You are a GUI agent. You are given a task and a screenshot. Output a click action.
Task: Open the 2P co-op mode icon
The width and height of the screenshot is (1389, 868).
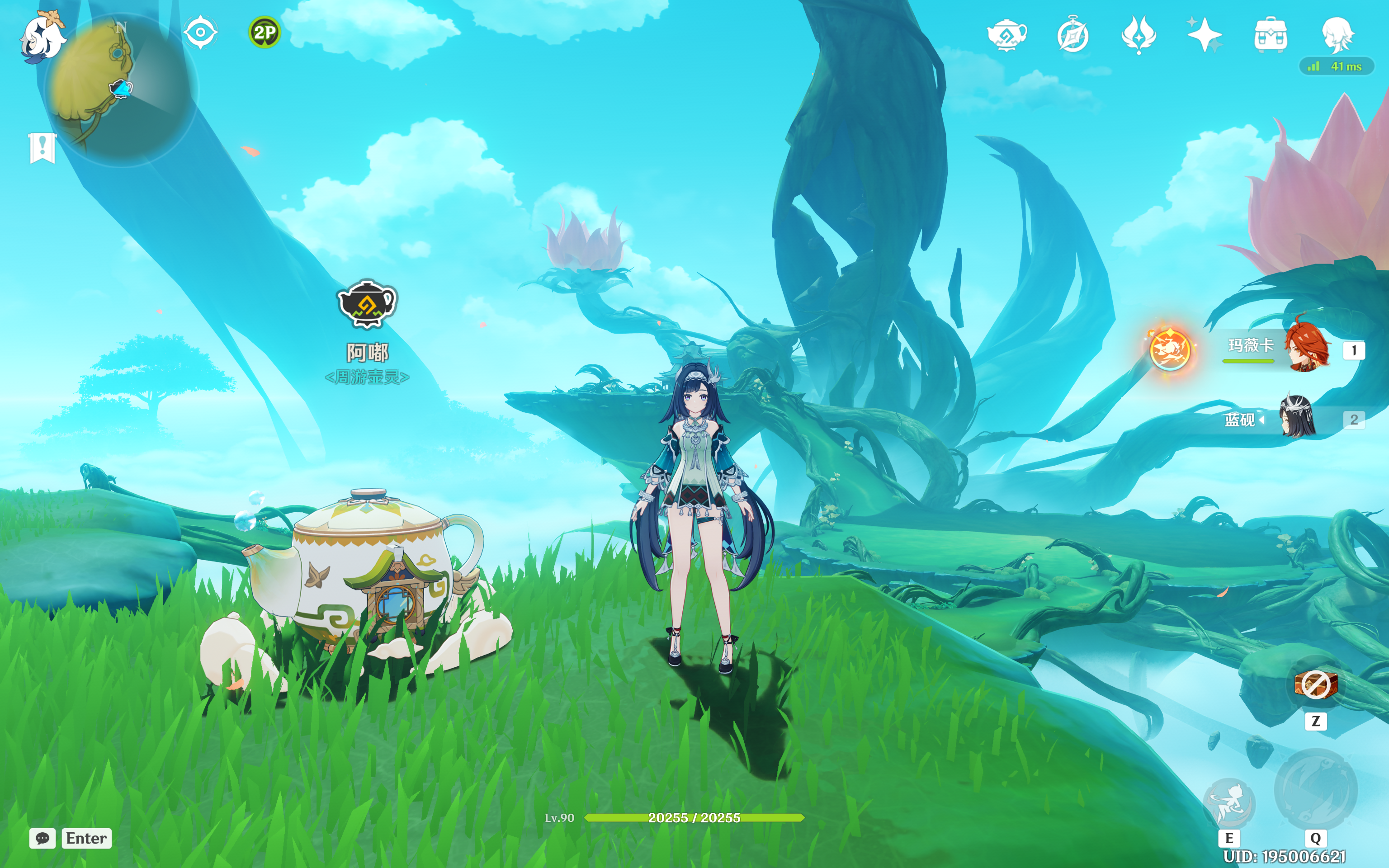point(265,32)
